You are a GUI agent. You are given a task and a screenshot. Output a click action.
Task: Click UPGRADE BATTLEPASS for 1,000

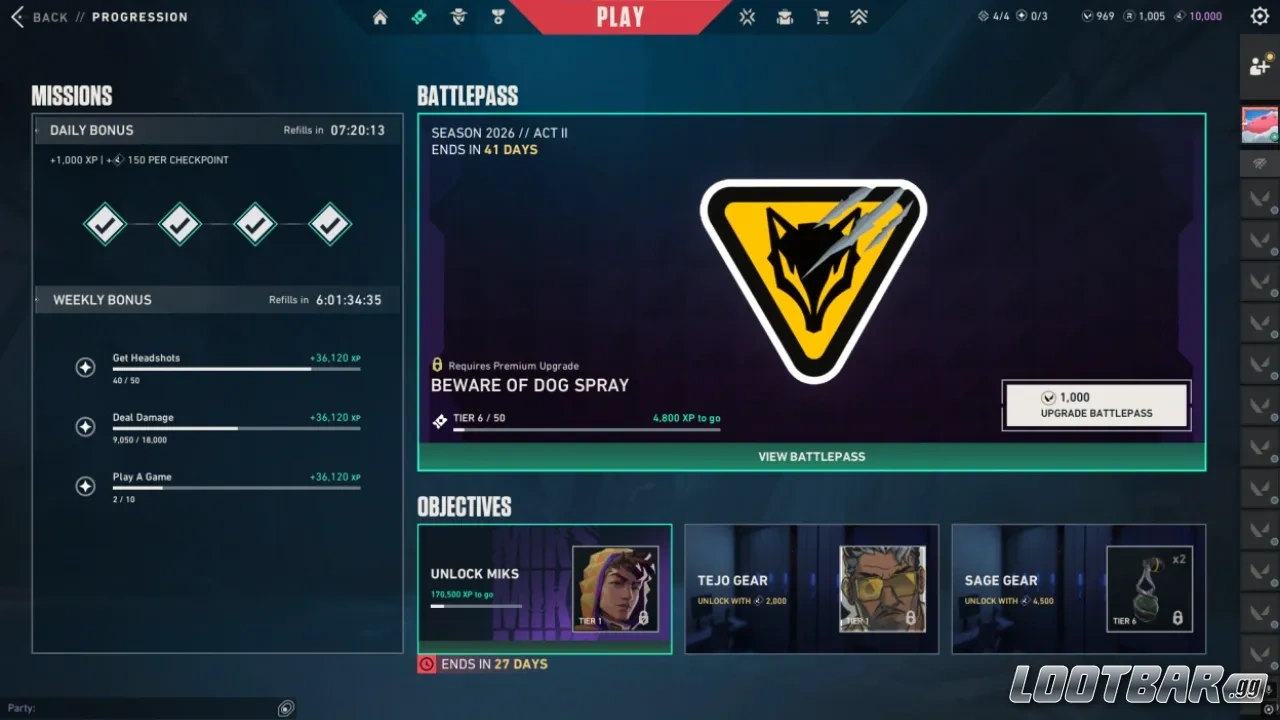pyautogui.click(x=1095, y=404)
